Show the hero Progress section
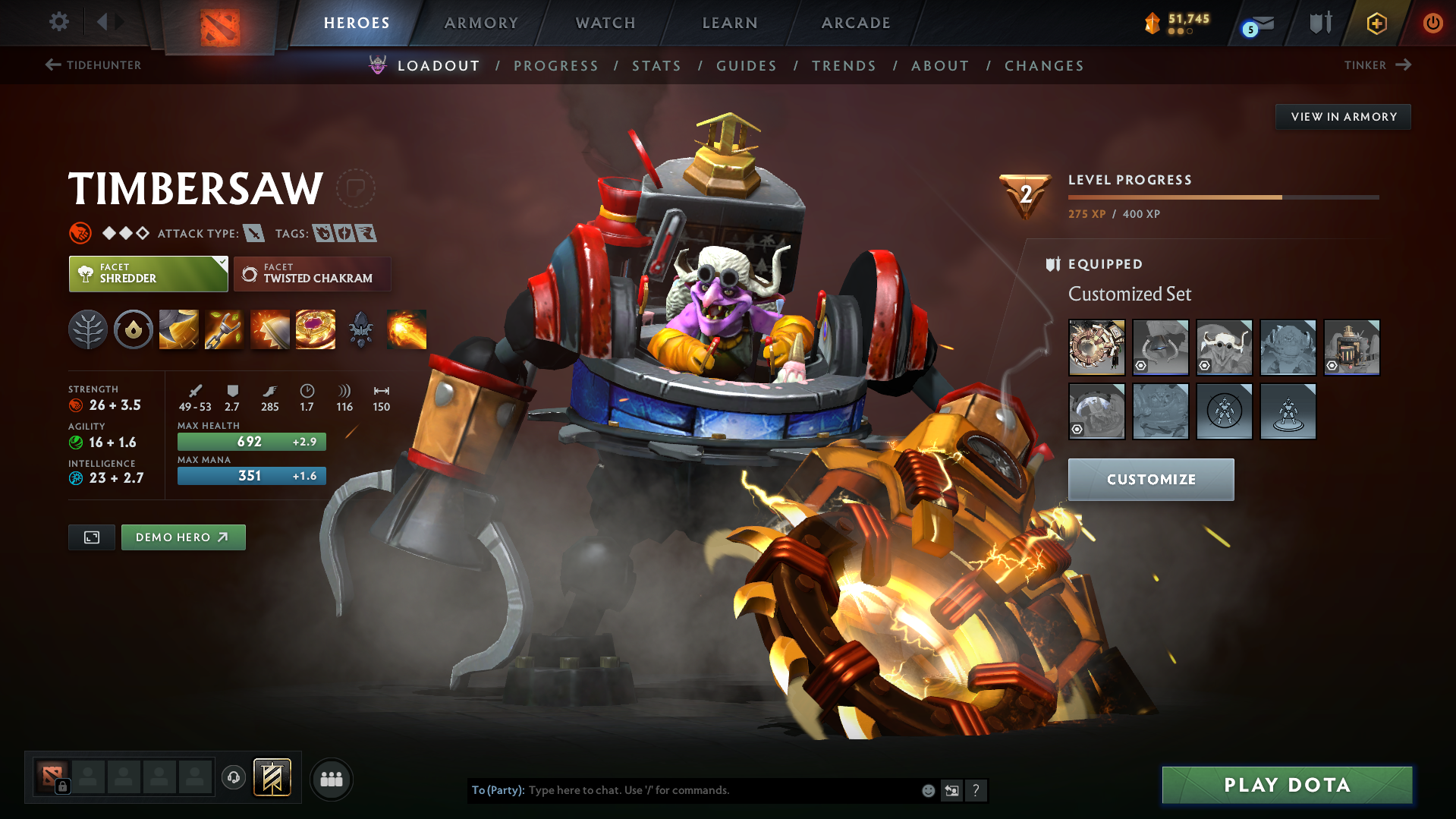This screenshot has height=819, width=1456. click(x=556, y=66)
